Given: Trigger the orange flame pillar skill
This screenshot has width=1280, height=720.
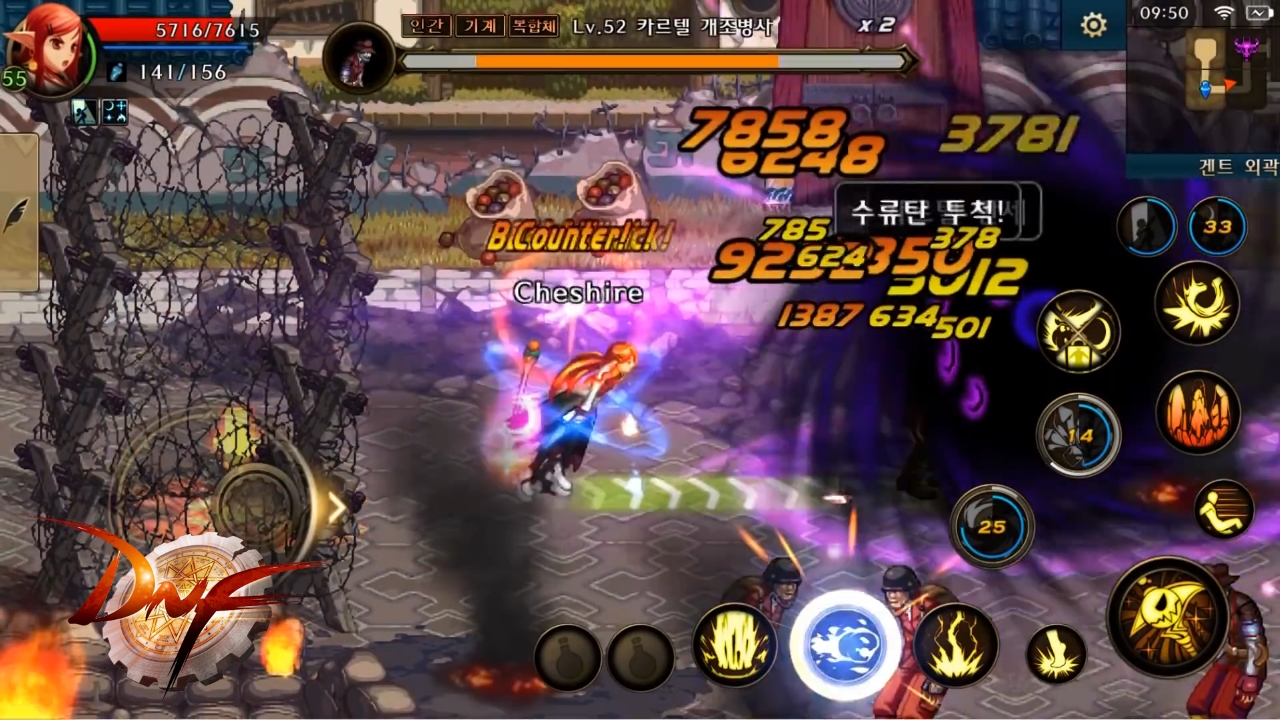Looking at the screenshot, I should (x=1198, y=413).
